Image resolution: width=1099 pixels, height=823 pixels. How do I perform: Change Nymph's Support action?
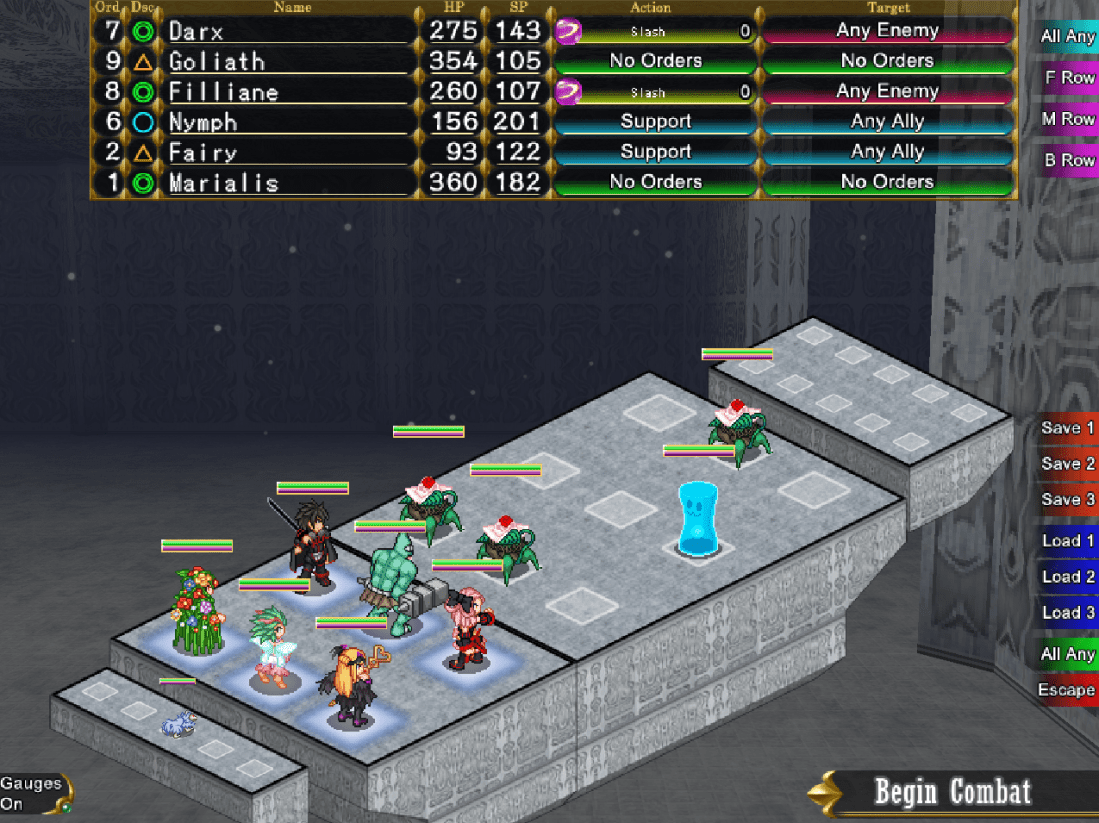click(655, 122)
